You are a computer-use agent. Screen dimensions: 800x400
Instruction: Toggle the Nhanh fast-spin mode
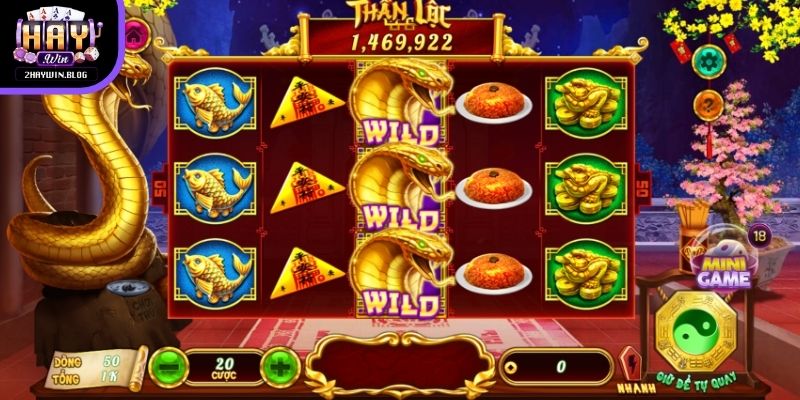point(630,367)
